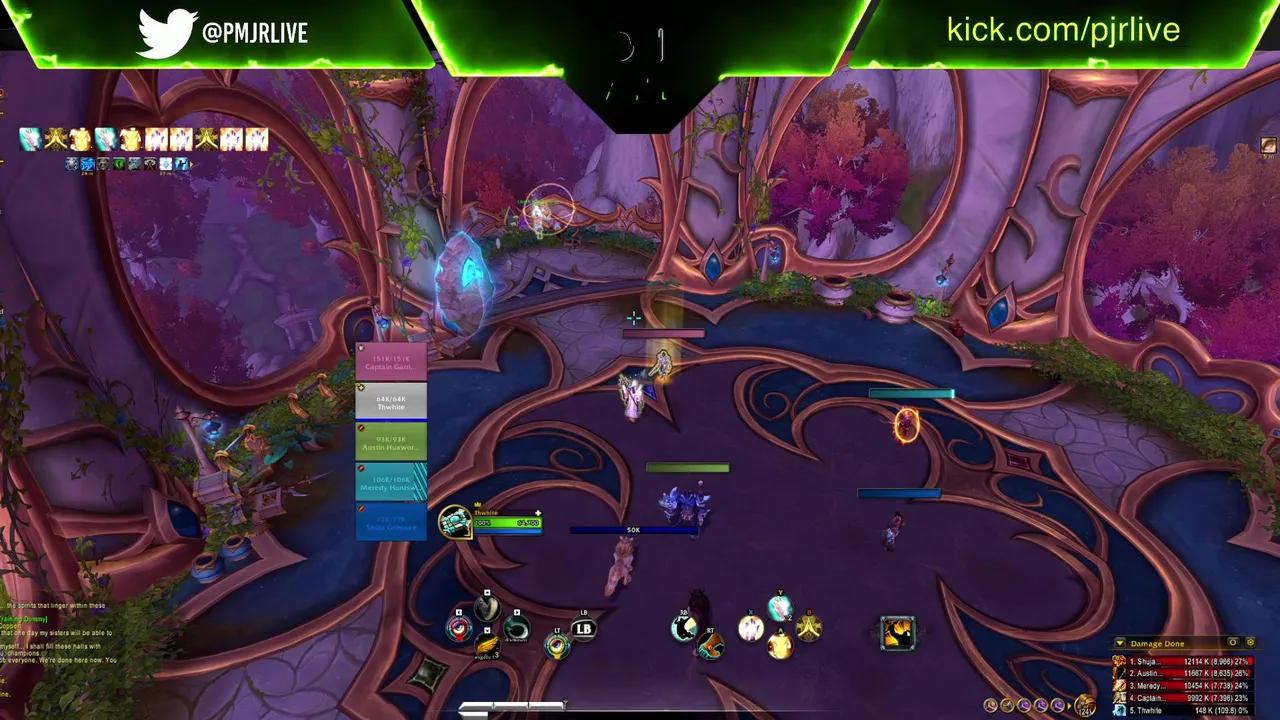Choose Meredy Huntswell's teal party frame
The width and height of the screenshot is (1280, 720).
392,482
